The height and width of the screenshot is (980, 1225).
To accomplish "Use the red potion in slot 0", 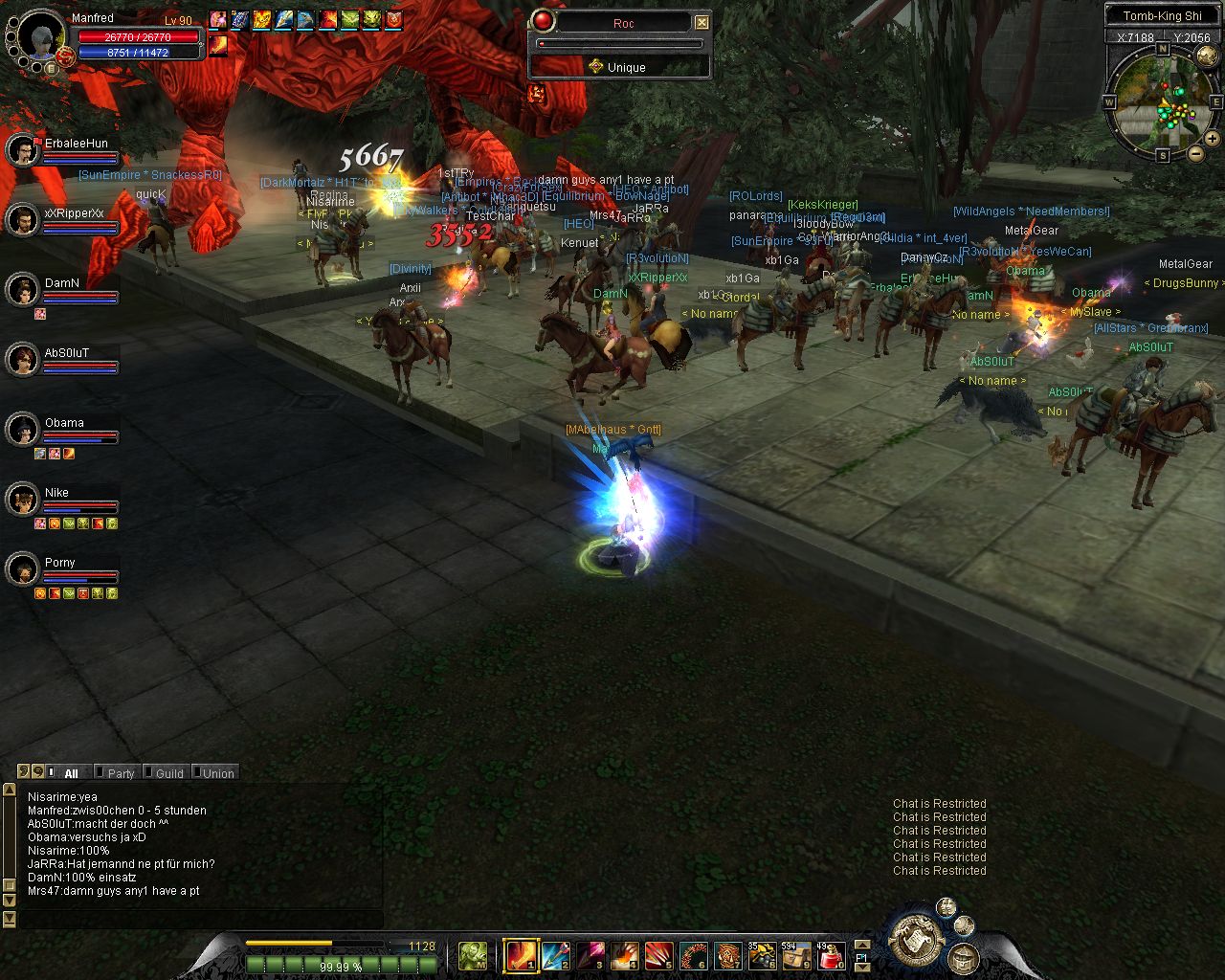I will (x=832, y=954).
